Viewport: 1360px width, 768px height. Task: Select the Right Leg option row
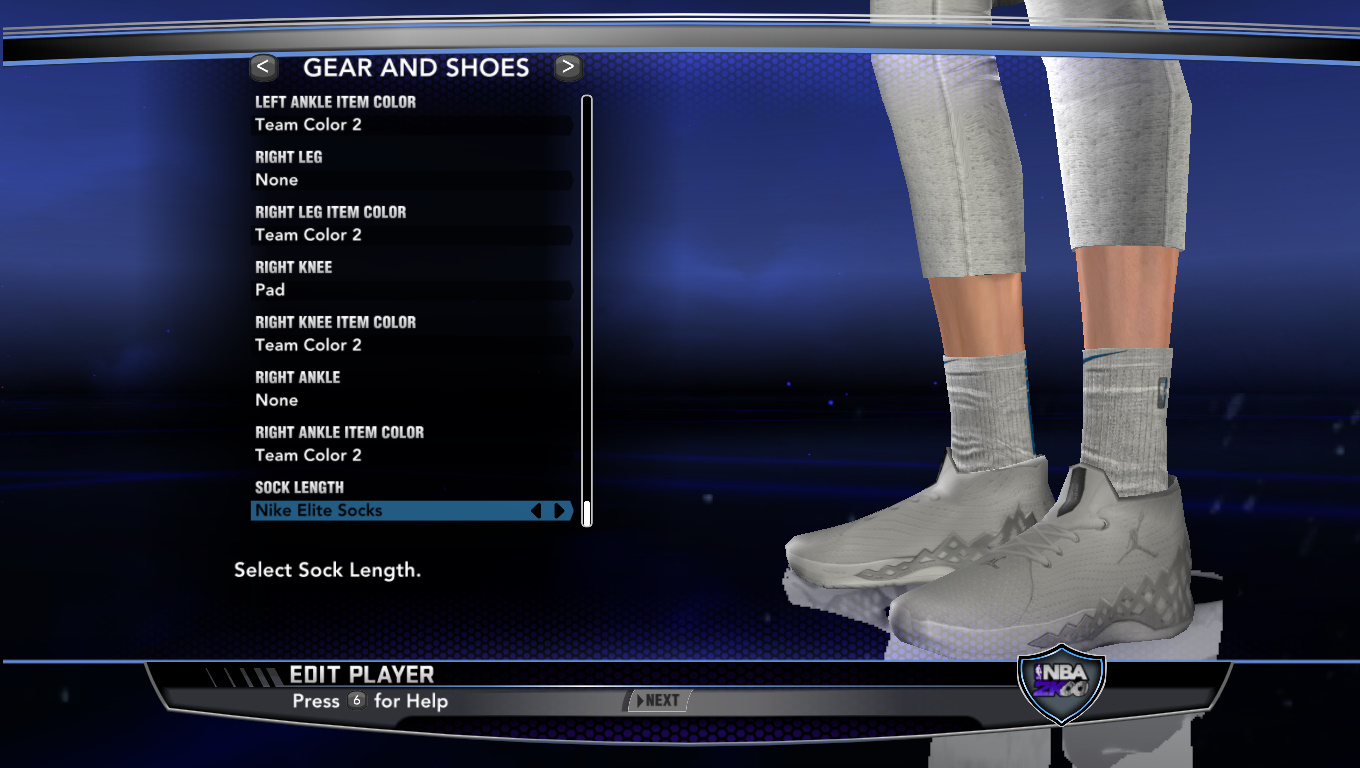tap(411, 180)
